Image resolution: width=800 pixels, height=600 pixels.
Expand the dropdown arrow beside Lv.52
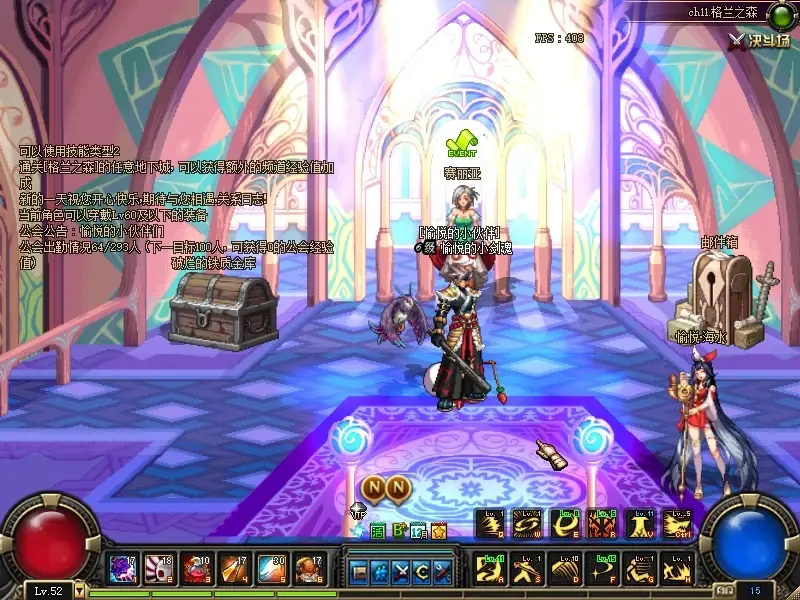tap(80, 591)
